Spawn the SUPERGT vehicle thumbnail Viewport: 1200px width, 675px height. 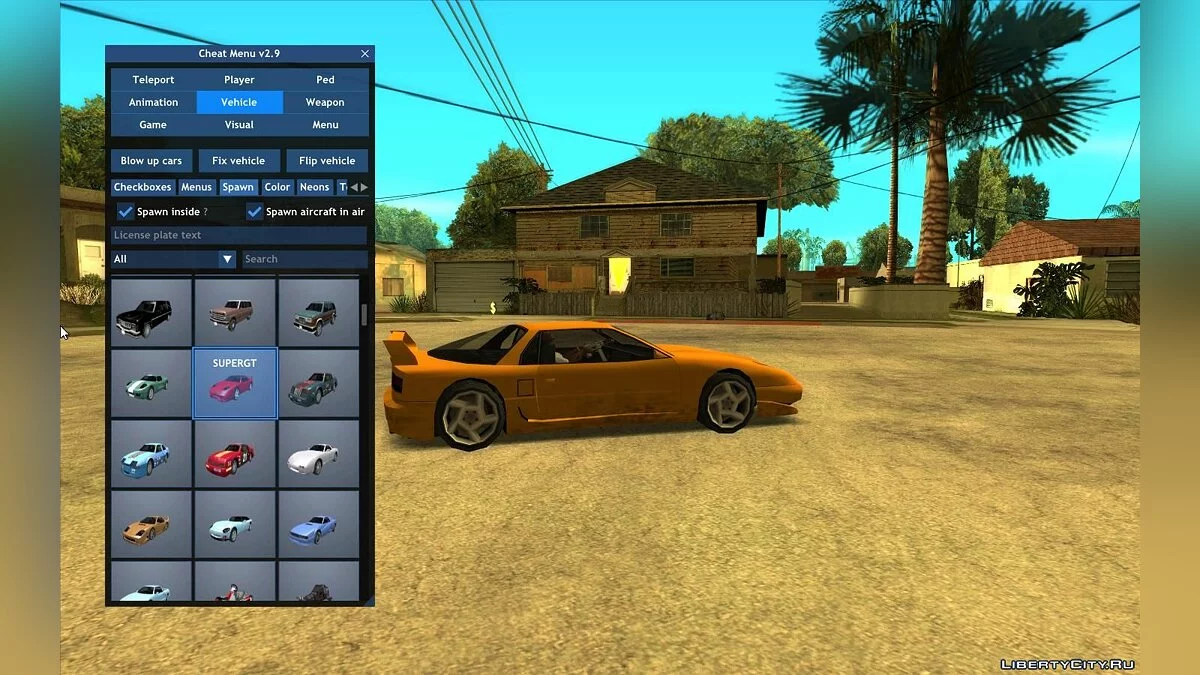(234, 383)
